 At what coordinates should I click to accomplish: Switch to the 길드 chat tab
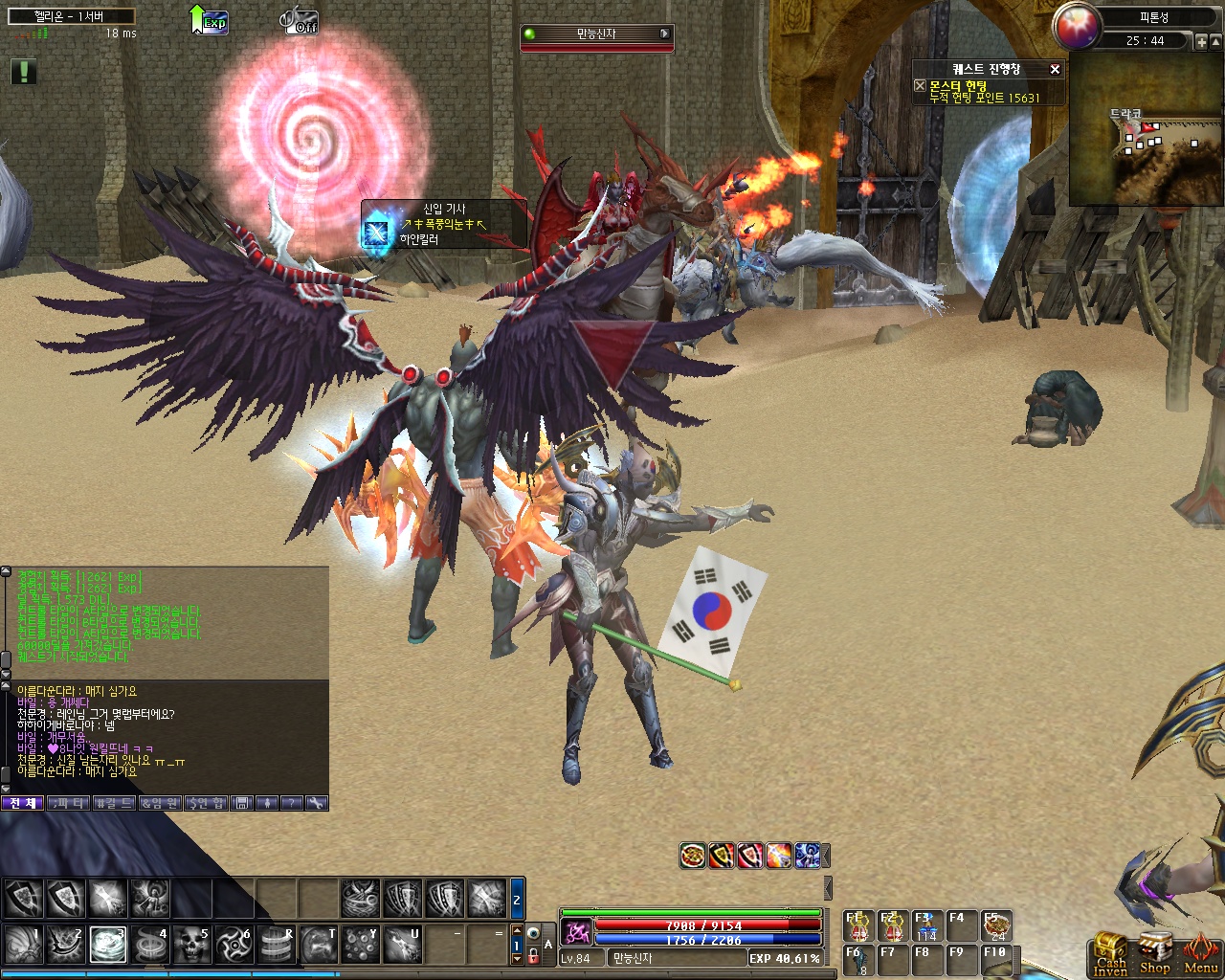[x=114, y=803]
